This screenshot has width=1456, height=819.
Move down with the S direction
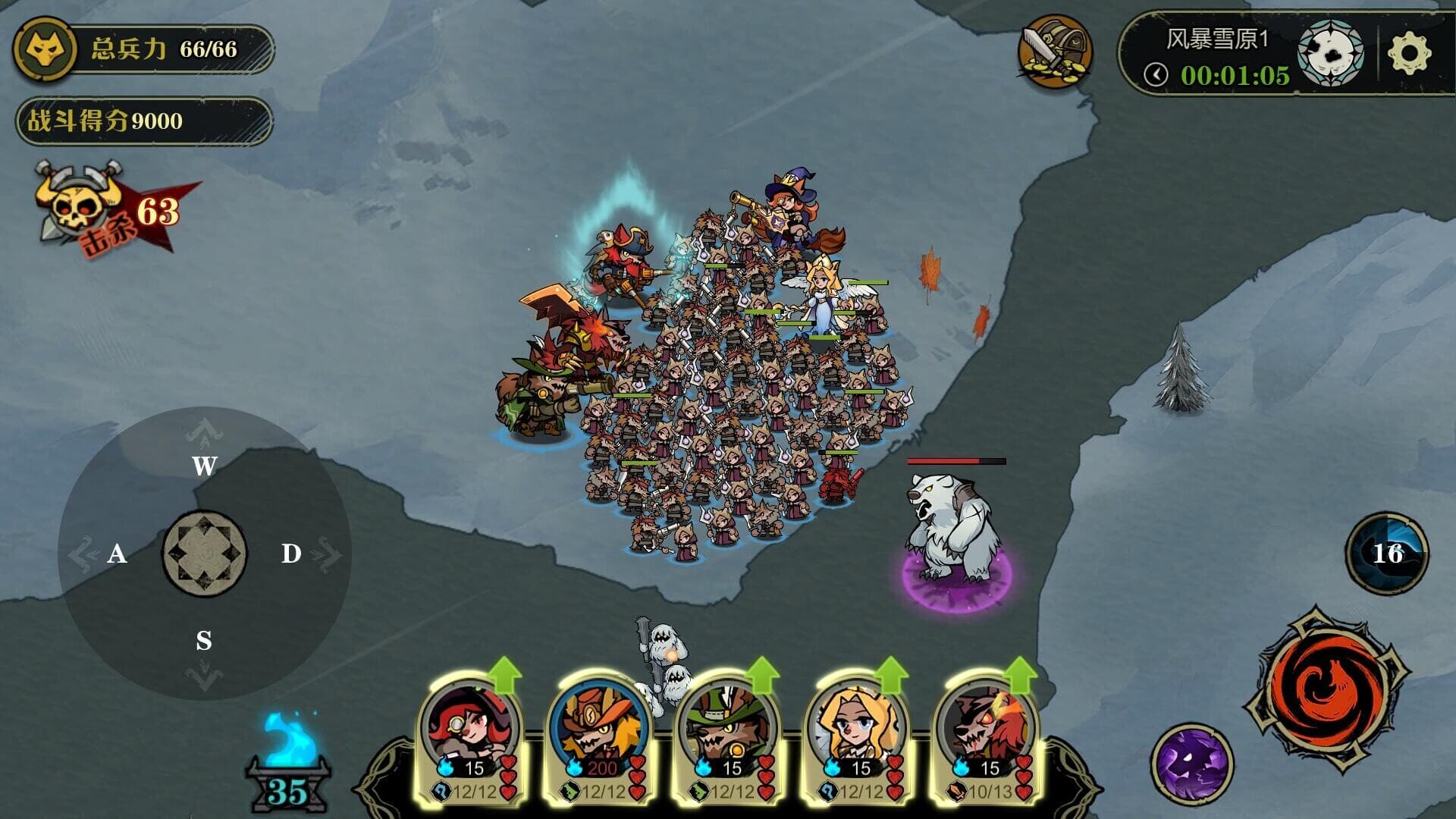204,642
